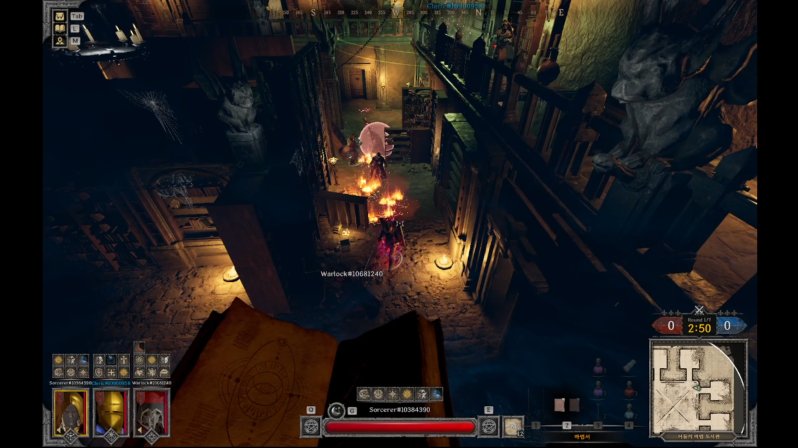Click the round skill icon right of the health bar
The height and width of the screenshot is (448, 798).
(x=488, y=427)
